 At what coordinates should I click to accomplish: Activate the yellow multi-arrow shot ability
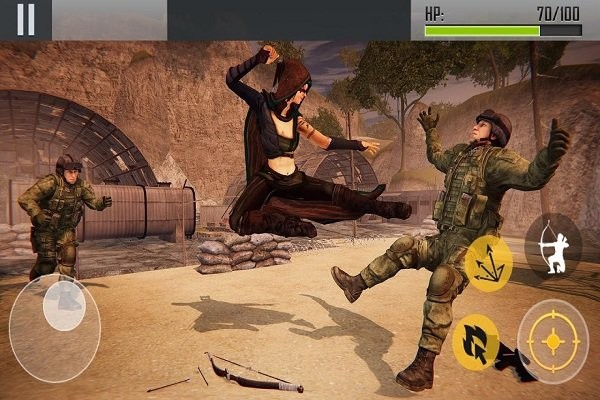[x=488, y=262]
